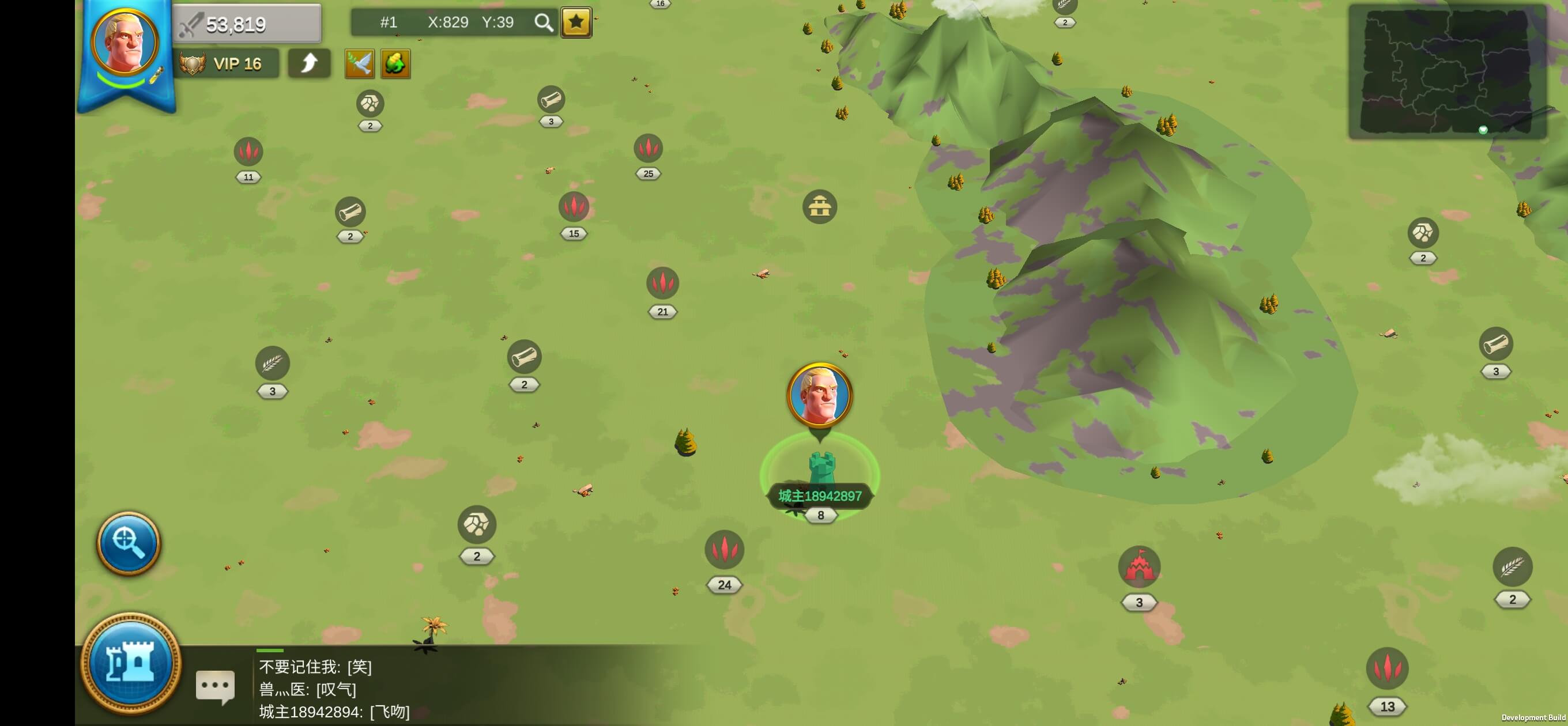Open the VIP 16 panel
This screenshot has width=1568, height=726.
227,63
